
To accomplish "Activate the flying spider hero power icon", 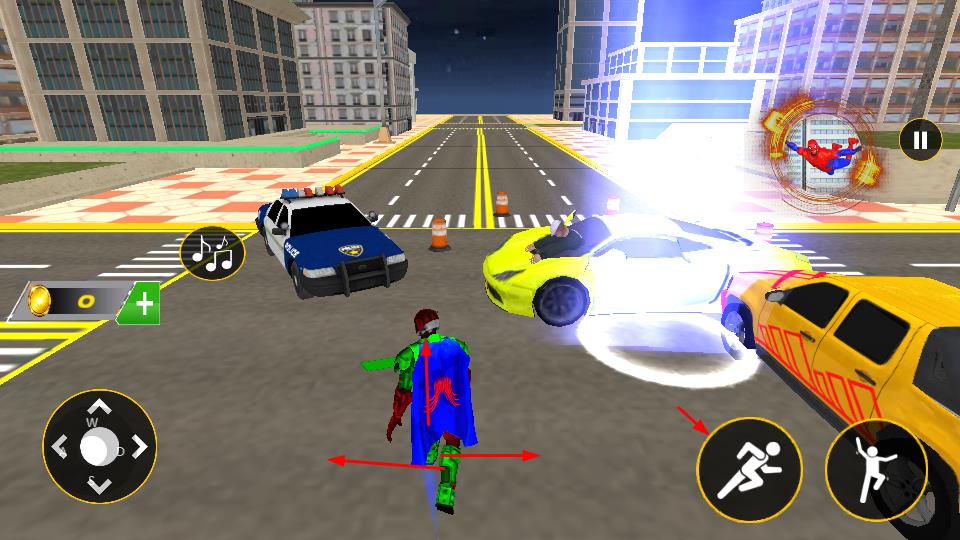I will [822, 150].
